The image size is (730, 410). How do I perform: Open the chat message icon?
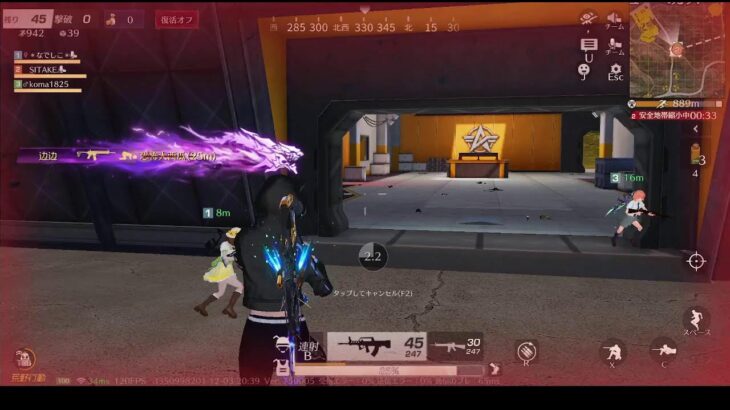coord(588,45)
